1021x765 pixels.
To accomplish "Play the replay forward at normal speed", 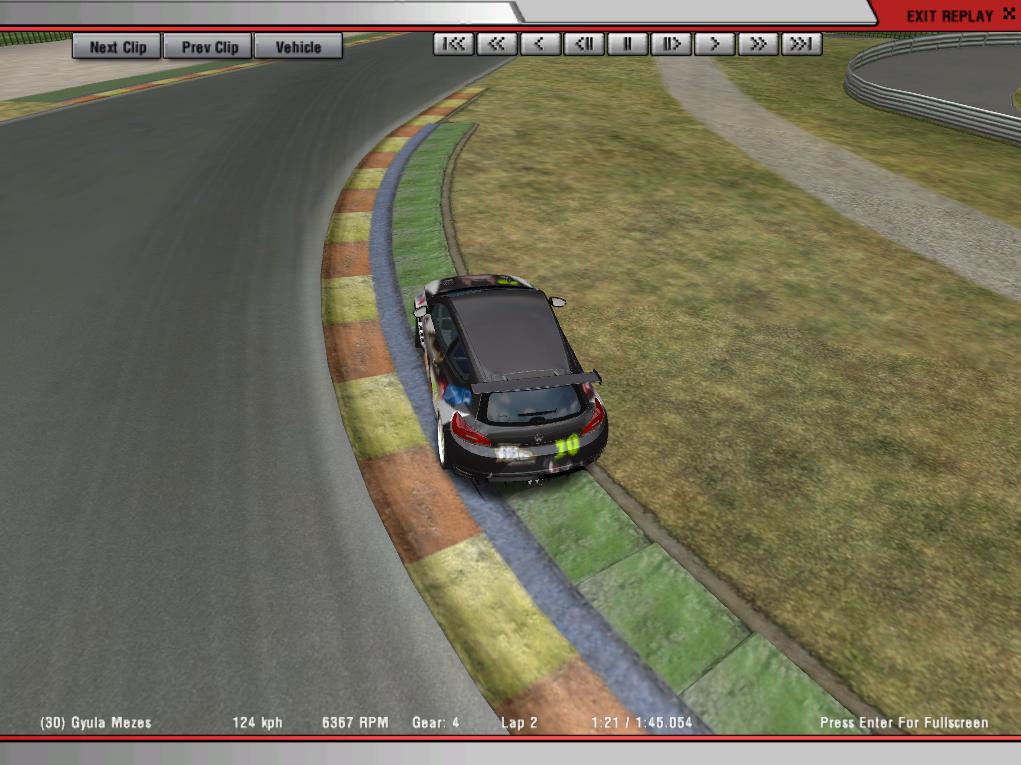I will click(x=715, y=44).
